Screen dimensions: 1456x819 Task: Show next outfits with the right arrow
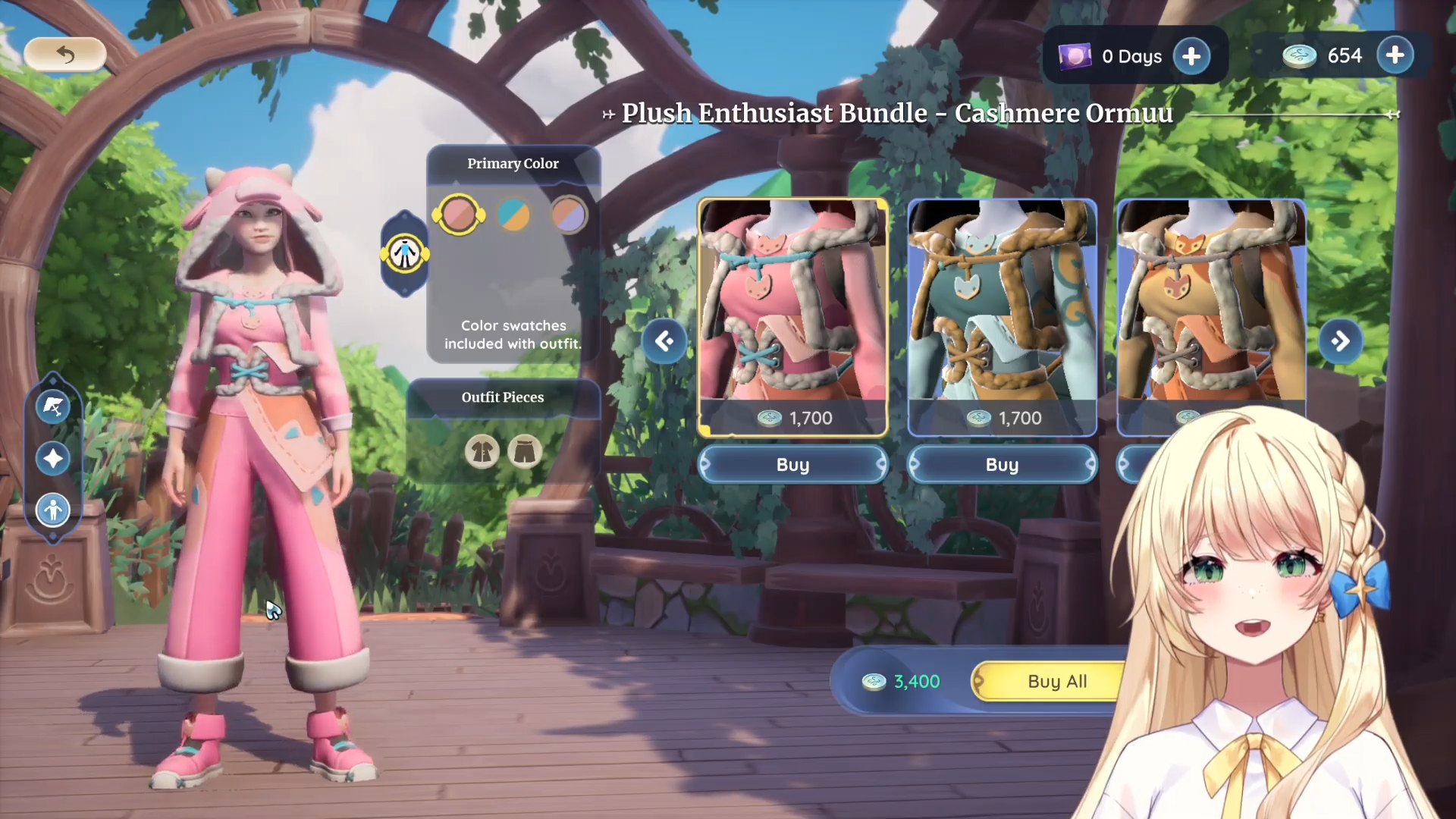coord(1340,341)
